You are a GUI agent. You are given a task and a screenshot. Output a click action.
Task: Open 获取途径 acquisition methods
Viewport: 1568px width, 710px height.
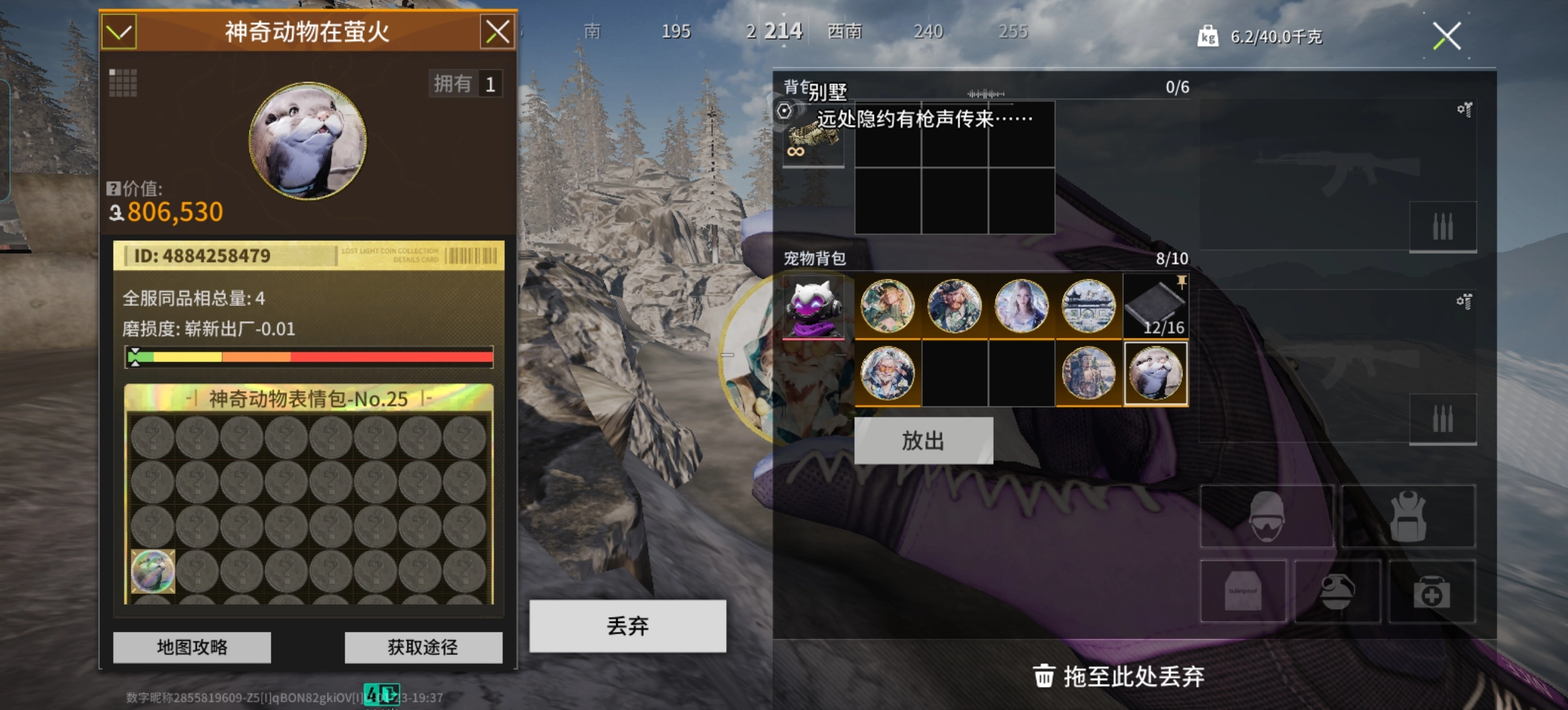tap(424, 647)
